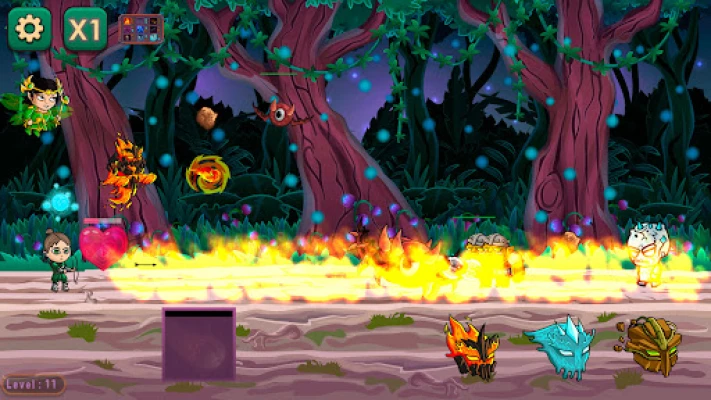Screen dimensions: 711x400
Task: Open the element combinations chart icon
Action: [140, 29]
